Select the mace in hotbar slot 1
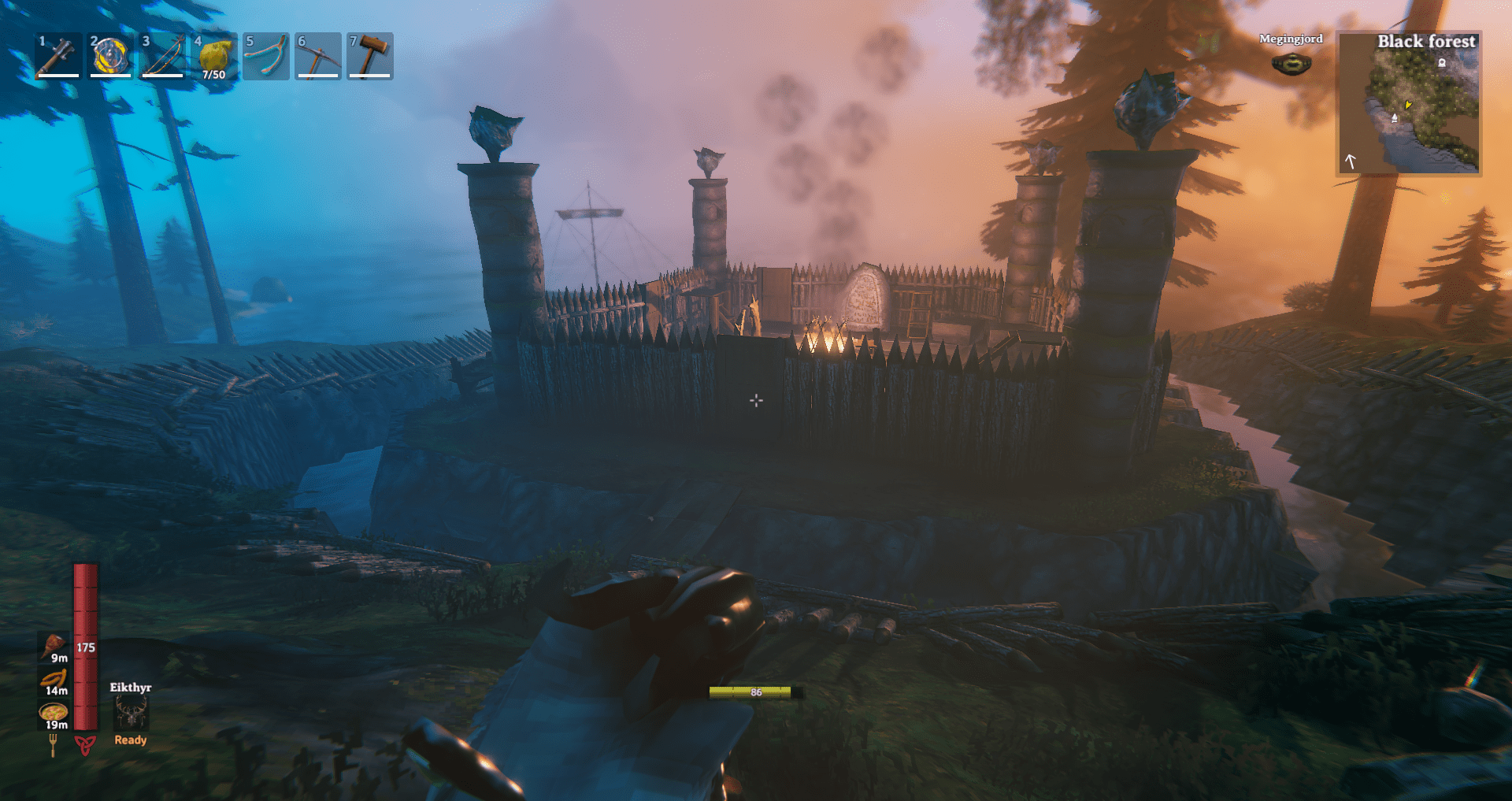The height and width of the screenshot is (801, 1512). 58,55
